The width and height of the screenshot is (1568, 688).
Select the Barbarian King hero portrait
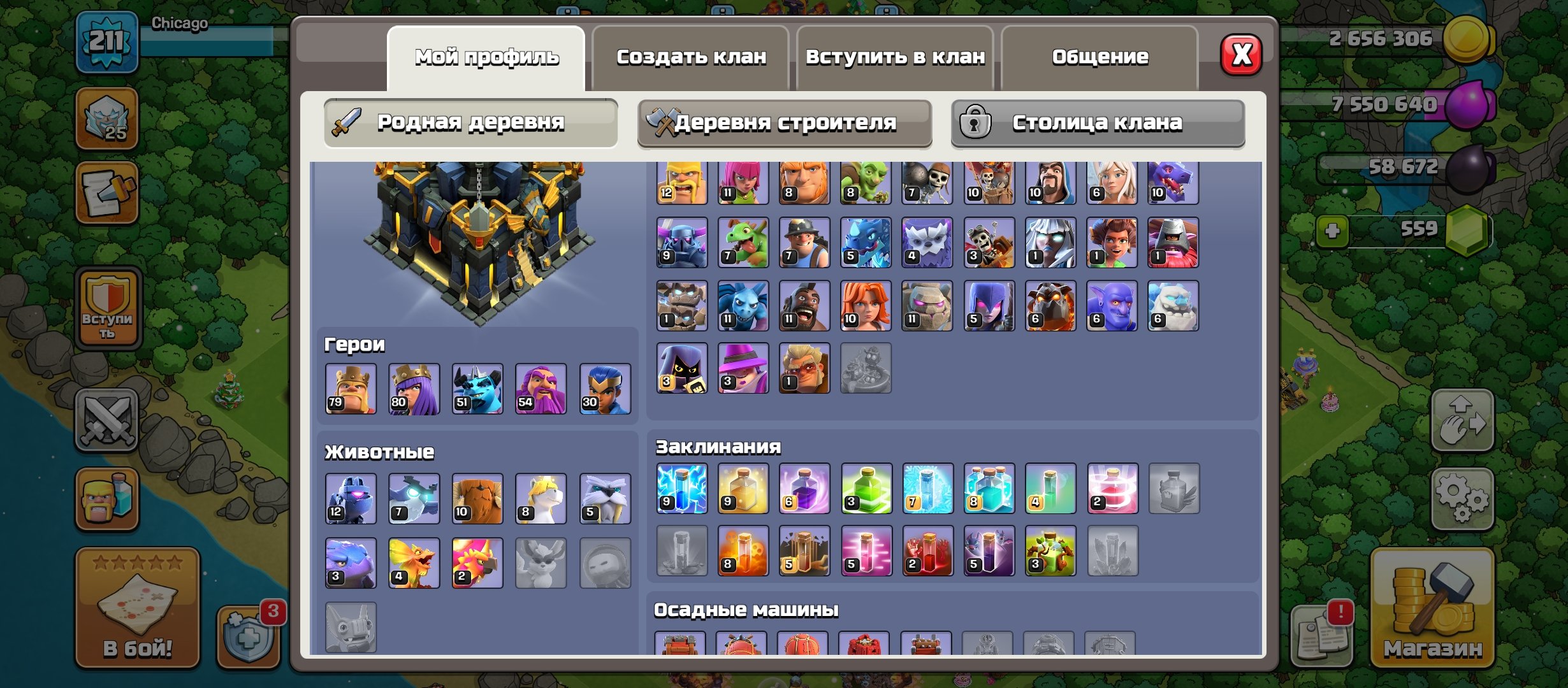click(350, 389)
